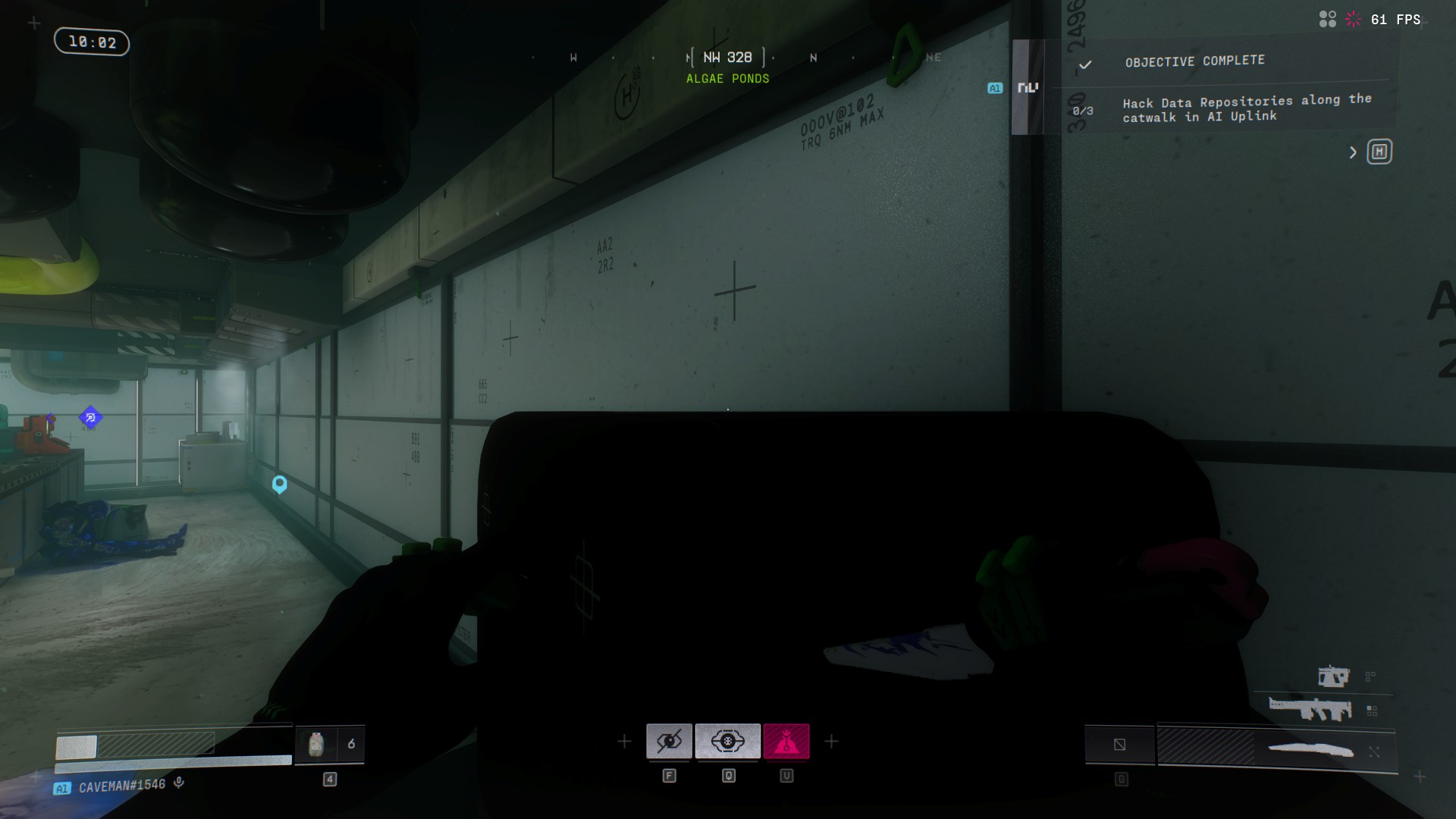Image resolution: width=1456 pixels, height=819 pixels.
Task: Open the Hack Data Repositories objective
Action: (x=1246, y=108)
